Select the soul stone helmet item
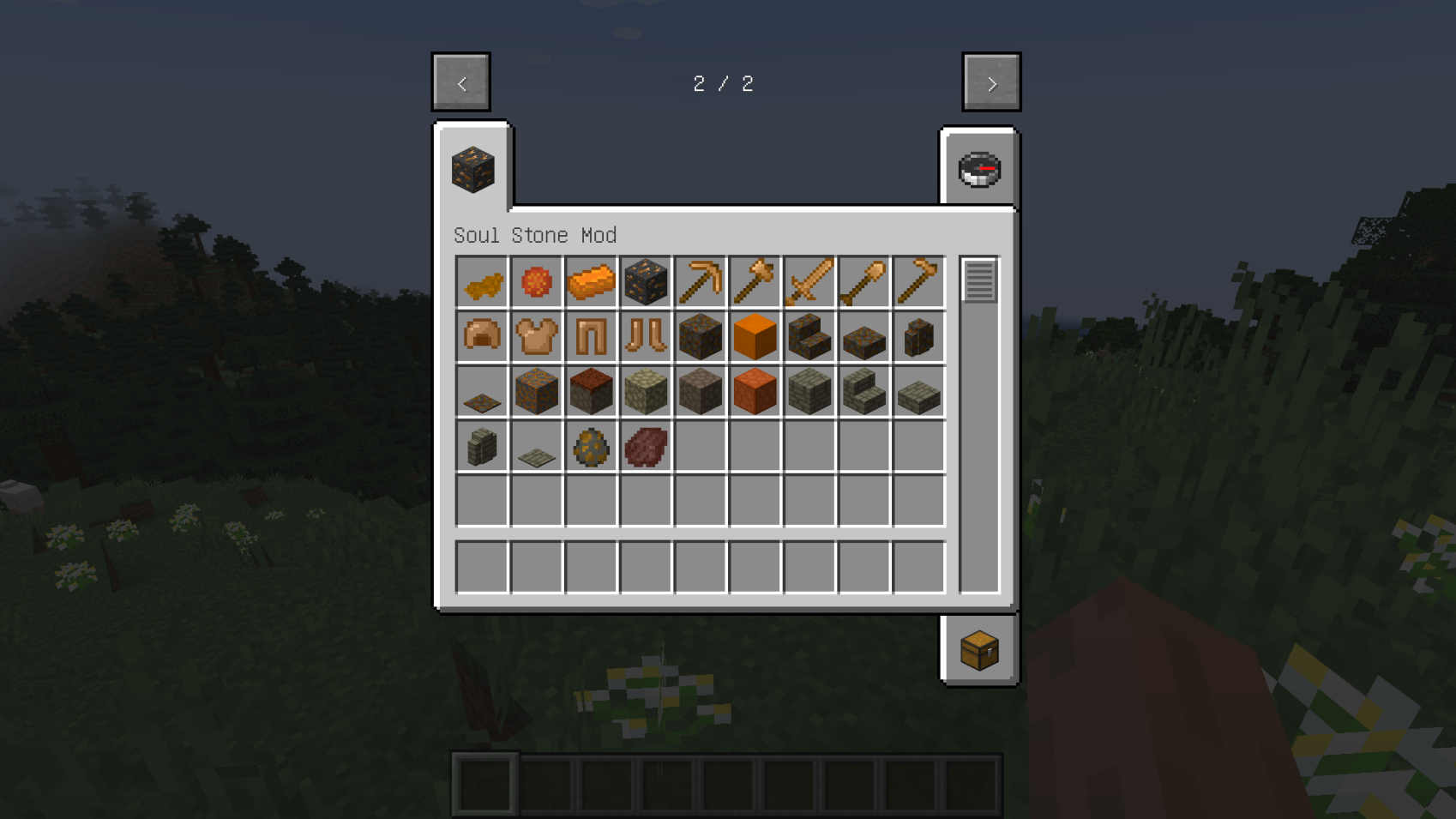The width and height of the screenshot is (1456, 819). 481,336
